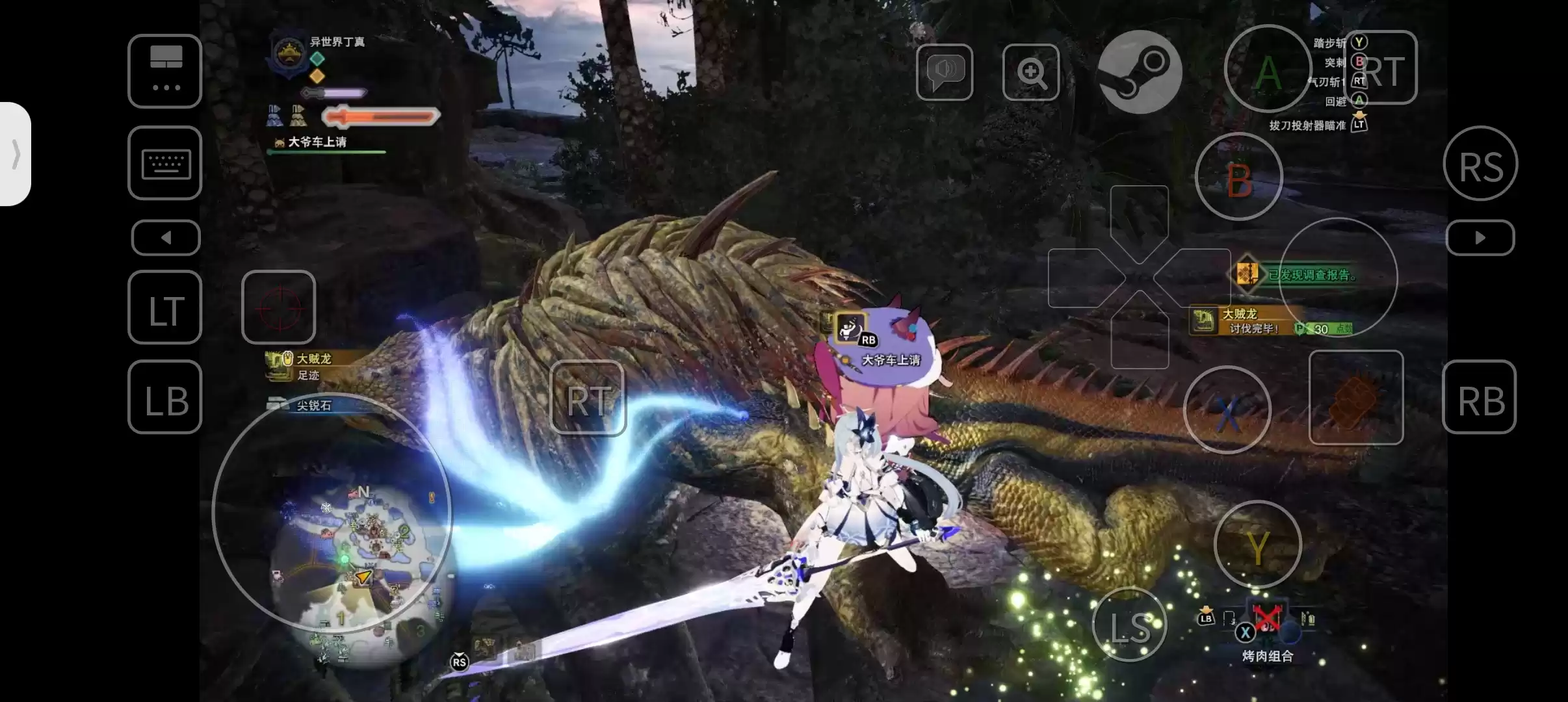Expand the white side panel tab
The image size is (1568, 702).
[x=16, y=155]
